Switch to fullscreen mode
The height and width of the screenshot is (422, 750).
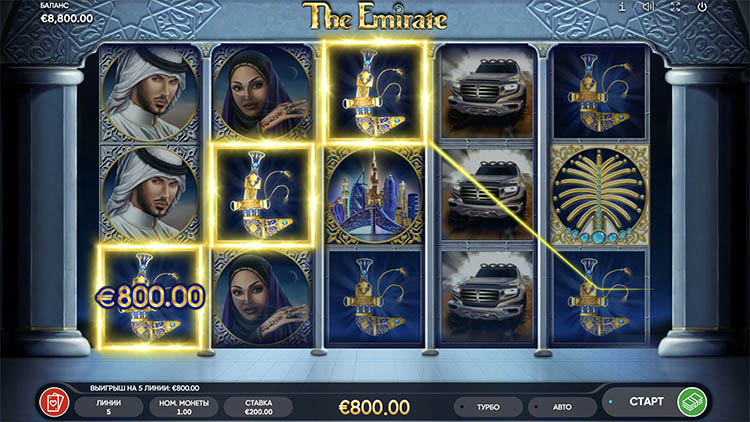(x=675, y=7)
